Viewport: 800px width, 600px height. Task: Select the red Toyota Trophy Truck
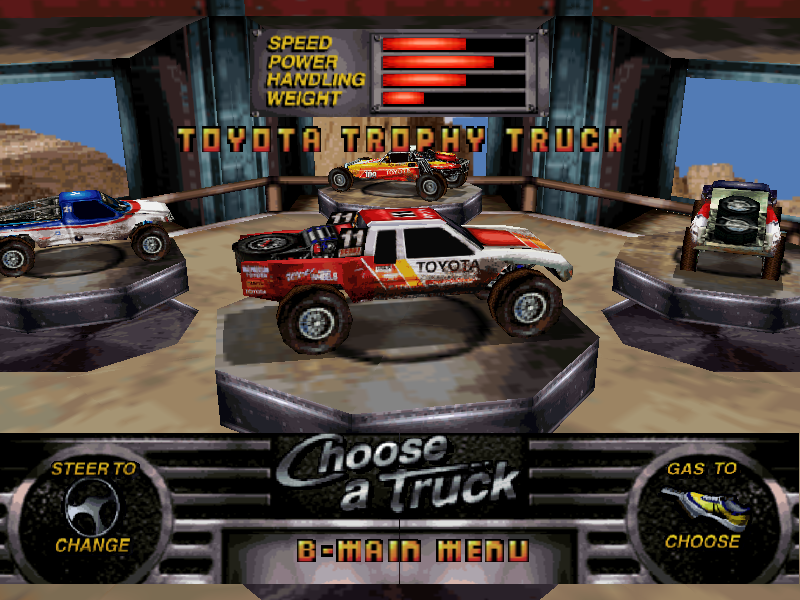400,272
